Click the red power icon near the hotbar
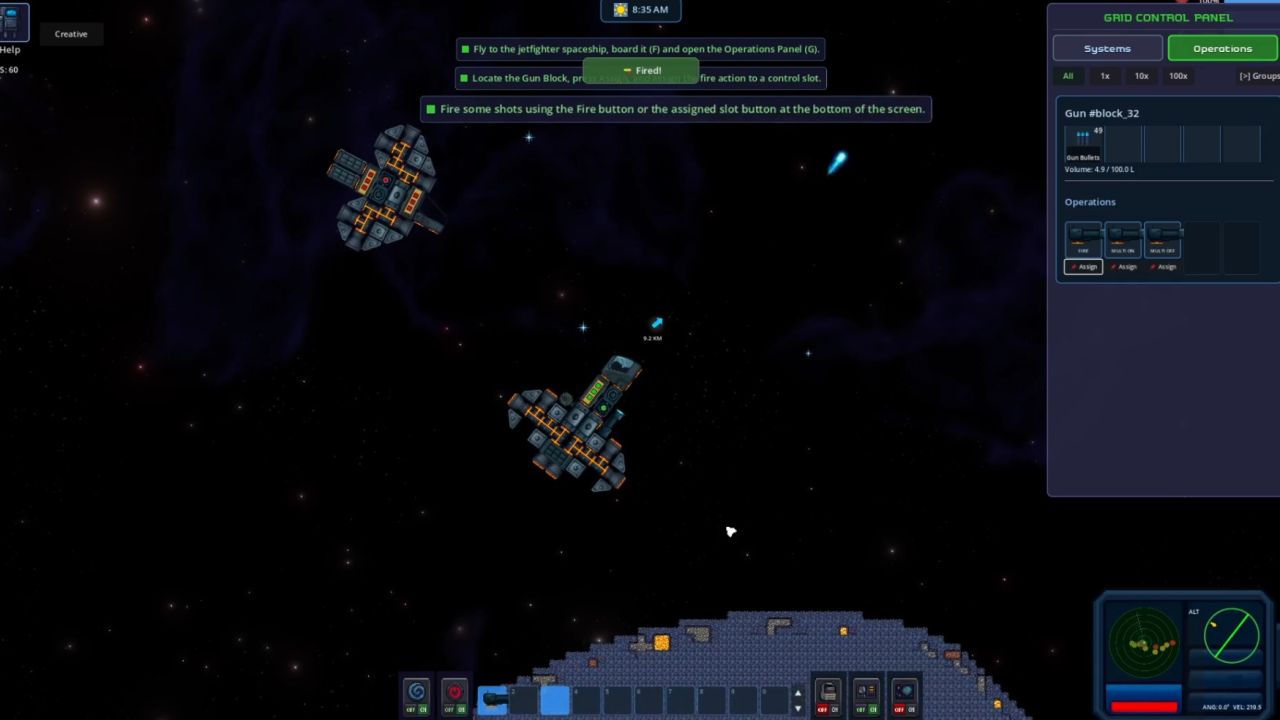Screen dimensions: 1280x720 point(454,691)
